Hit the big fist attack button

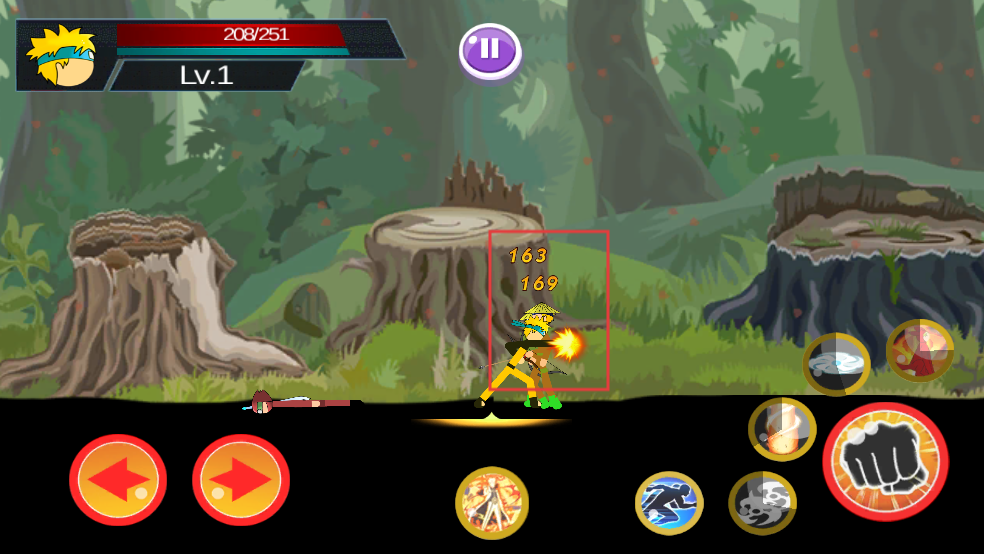pos(885,461)
